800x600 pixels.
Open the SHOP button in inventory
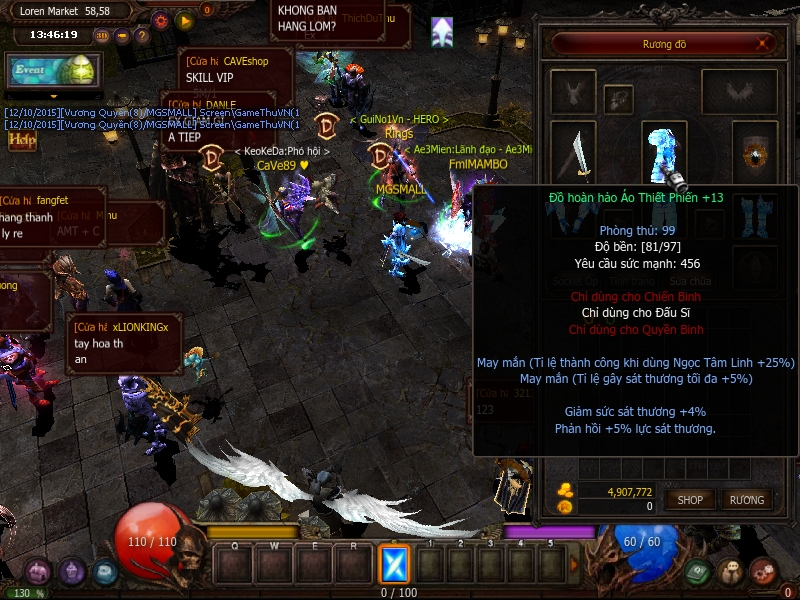pyautogui.click(x=690, y=499)
